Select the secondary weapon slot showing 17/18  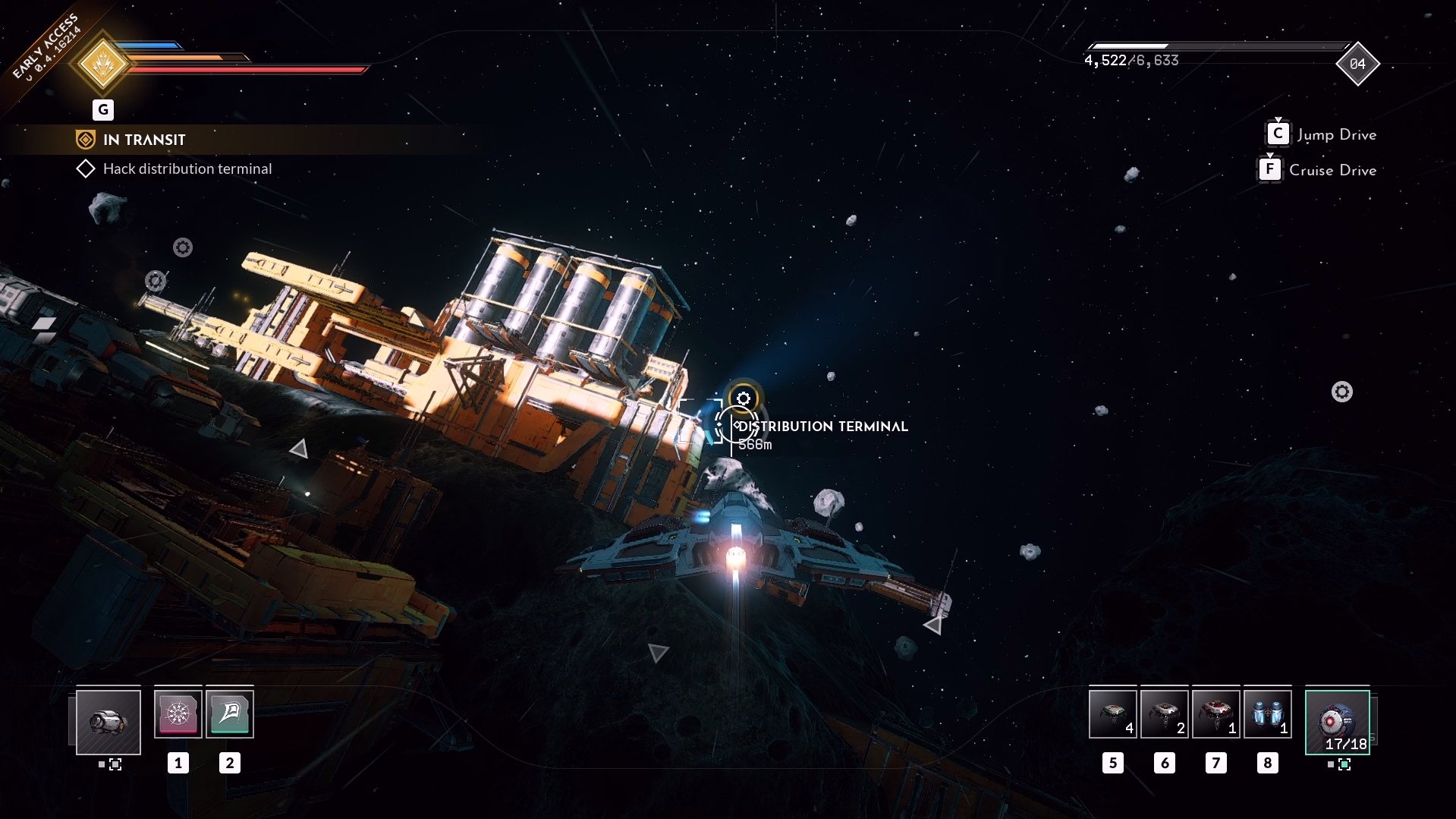1337,722
